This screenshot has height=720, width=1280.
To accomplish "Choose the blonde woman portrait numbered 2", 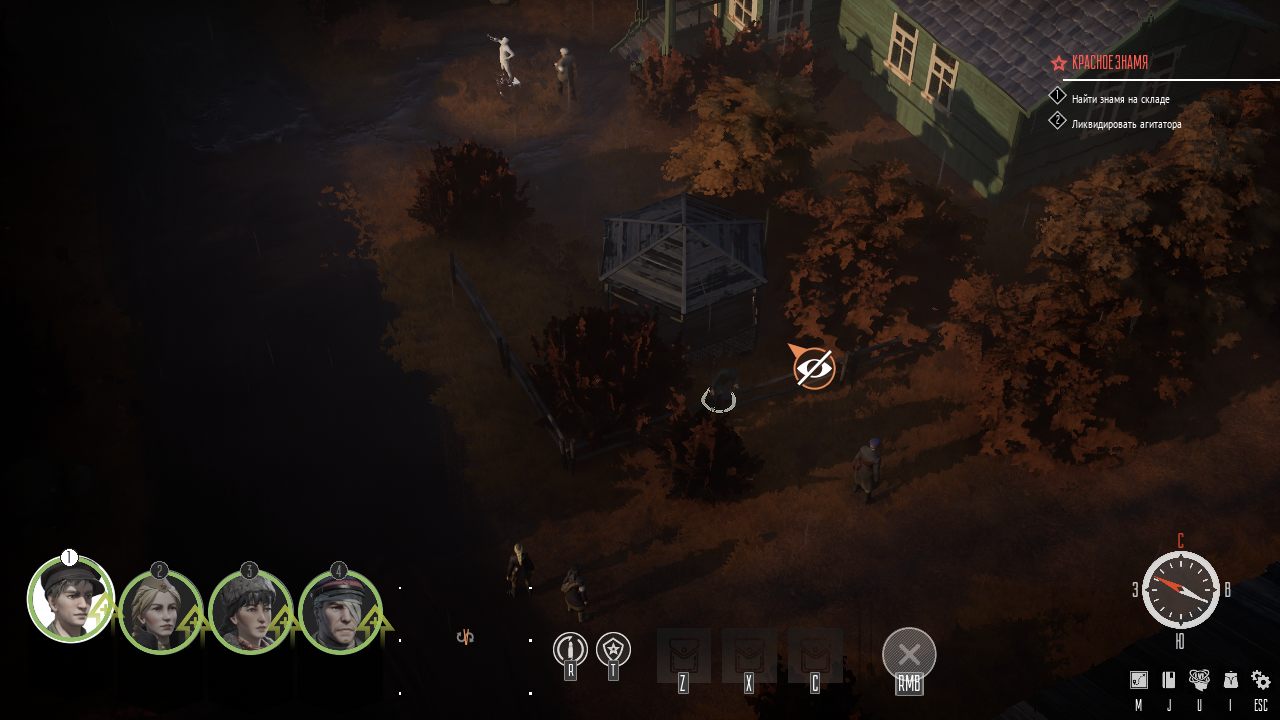I will 159,612.
